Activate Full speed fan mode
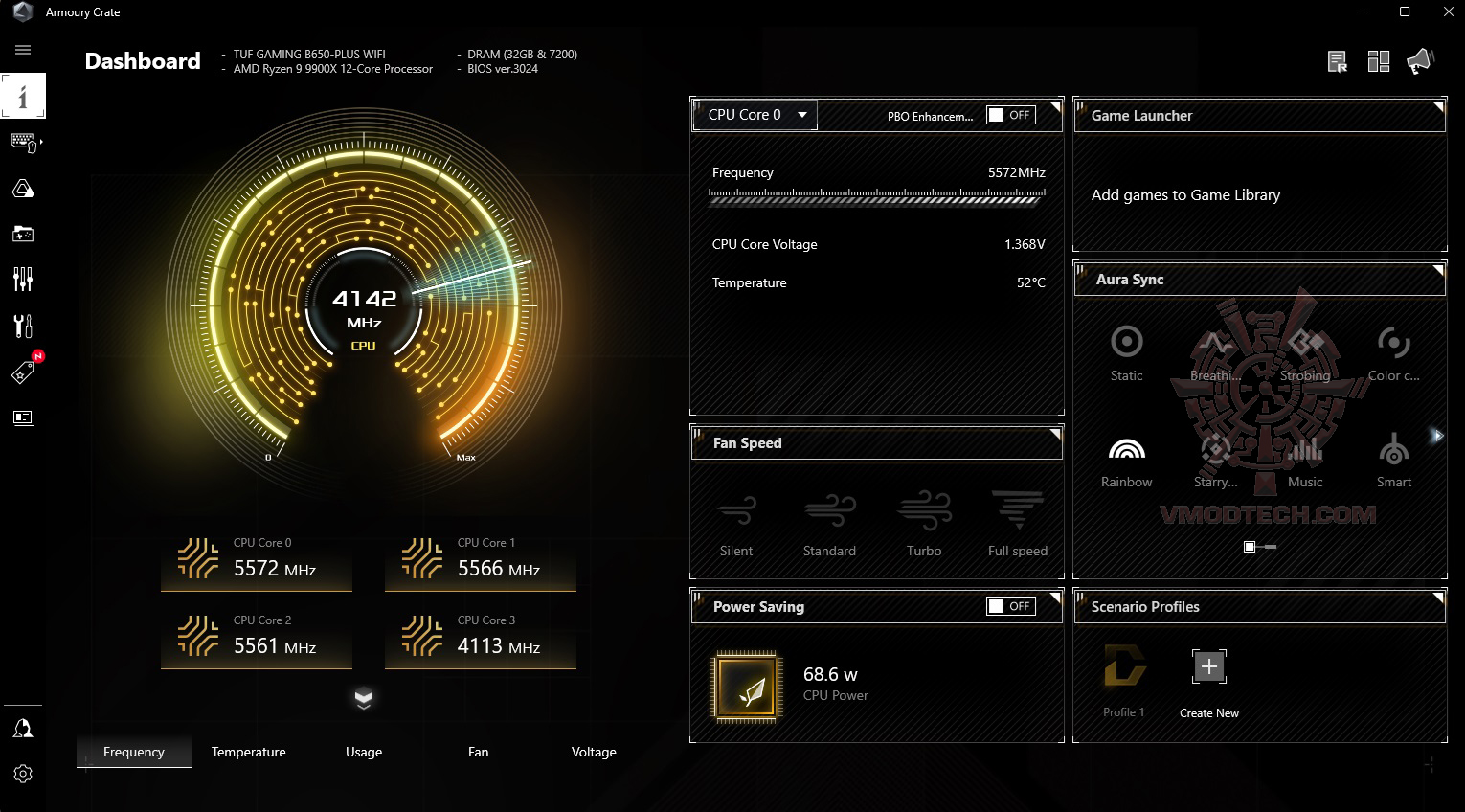The image size is (1465, 812). pyautogui.click(x=1017, y=523)
